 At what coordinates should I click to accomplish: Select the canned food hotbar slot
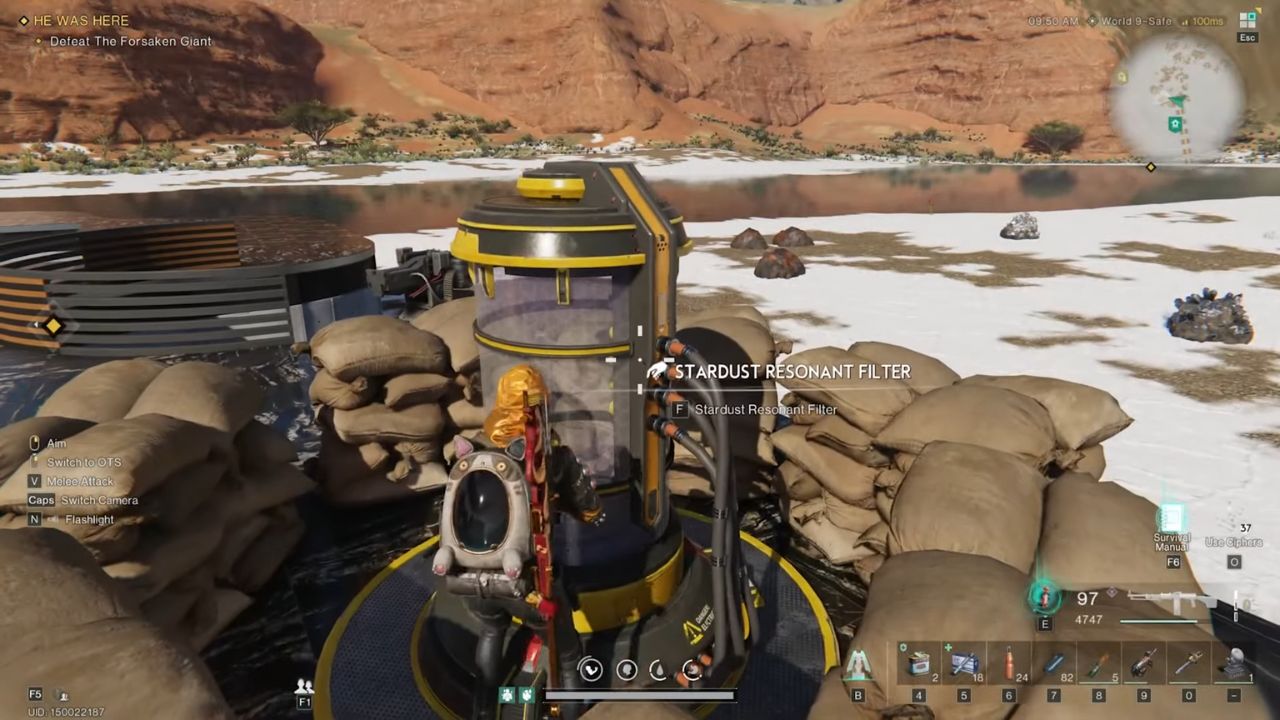919,663
